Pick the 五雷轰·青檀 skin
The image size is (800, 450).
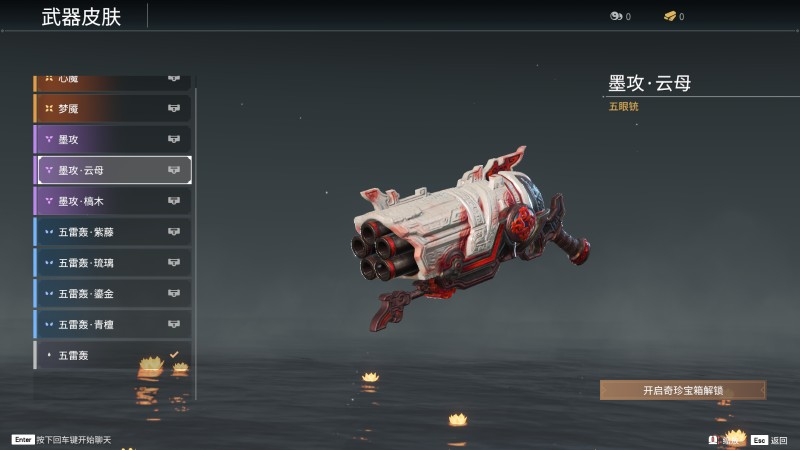[112, 325]
